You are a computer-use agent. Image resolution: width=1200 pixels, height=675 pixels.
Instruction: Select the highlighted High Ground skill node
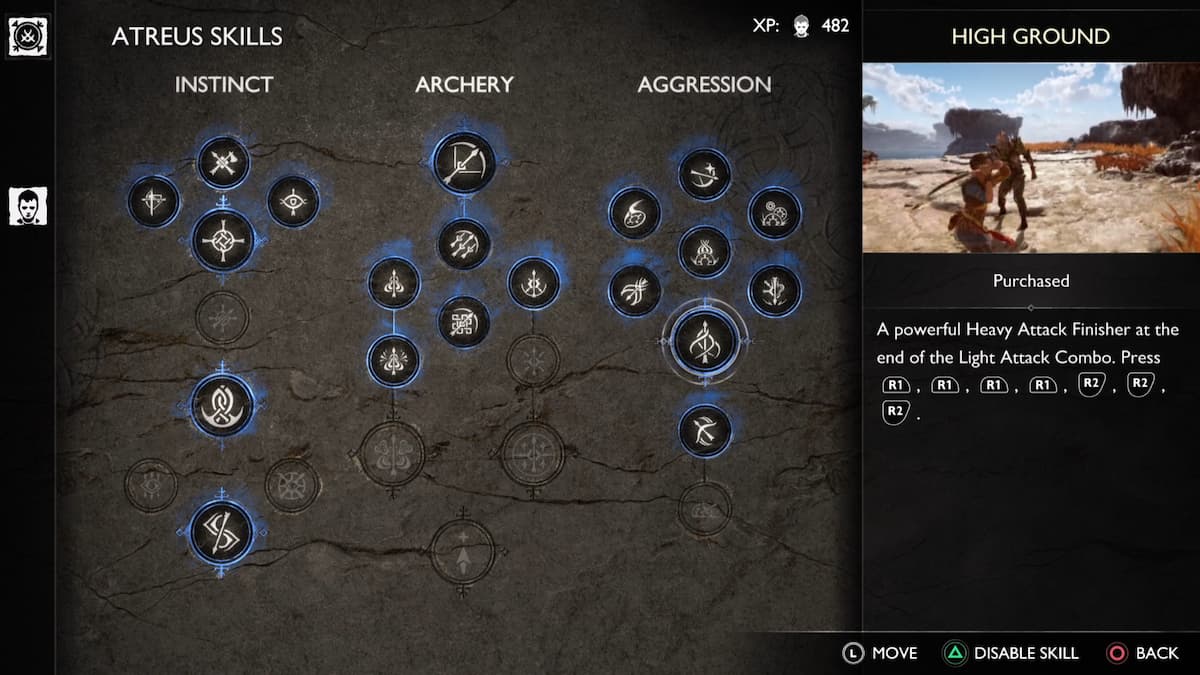pos(705,340)
